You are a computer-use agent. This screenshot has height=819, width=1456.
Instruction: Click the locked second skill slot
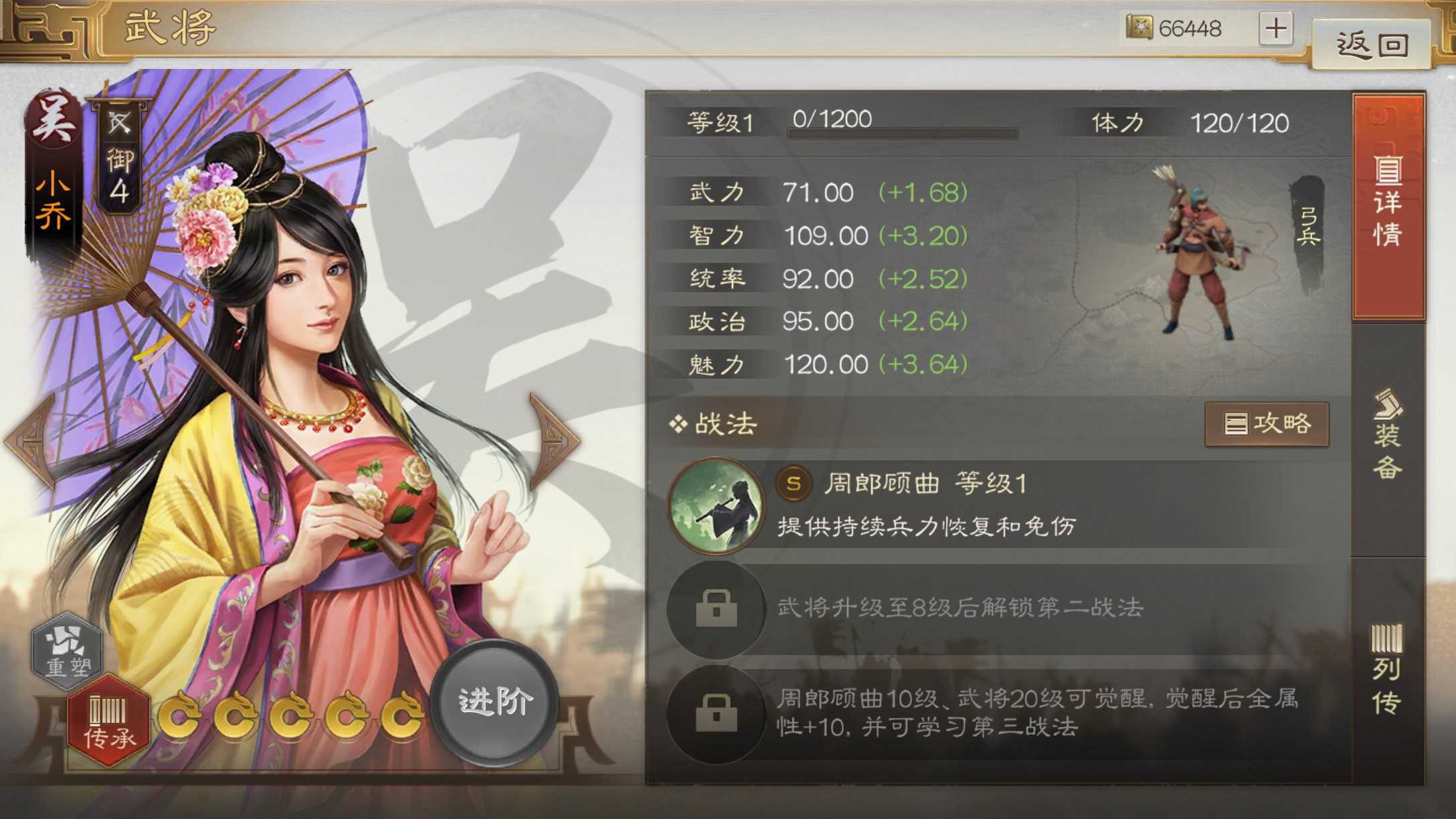pos(716,609)
